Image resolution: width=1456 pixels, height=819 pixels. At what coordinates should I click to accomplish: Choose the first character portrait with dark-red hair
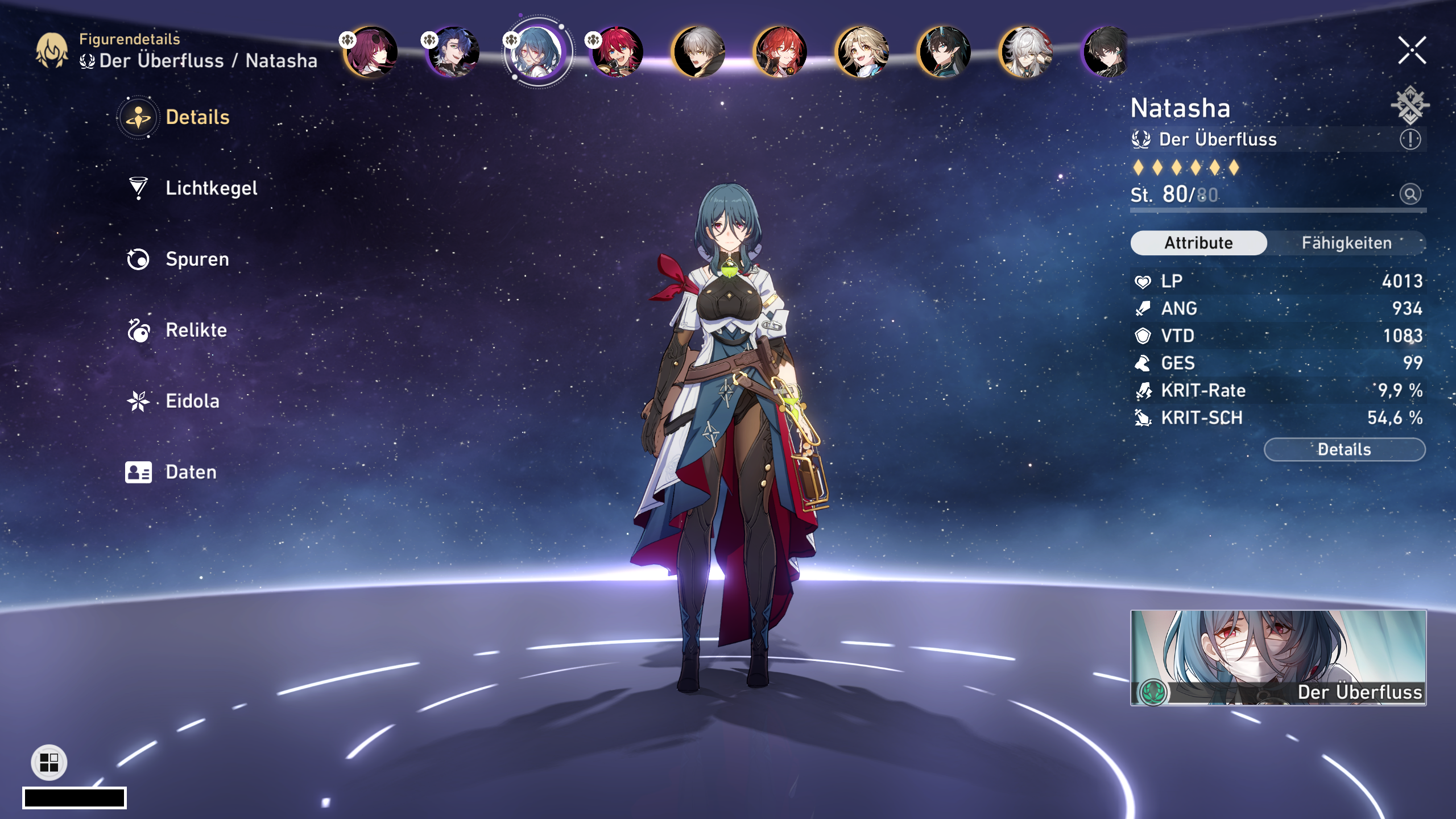[x=371, y=52]
